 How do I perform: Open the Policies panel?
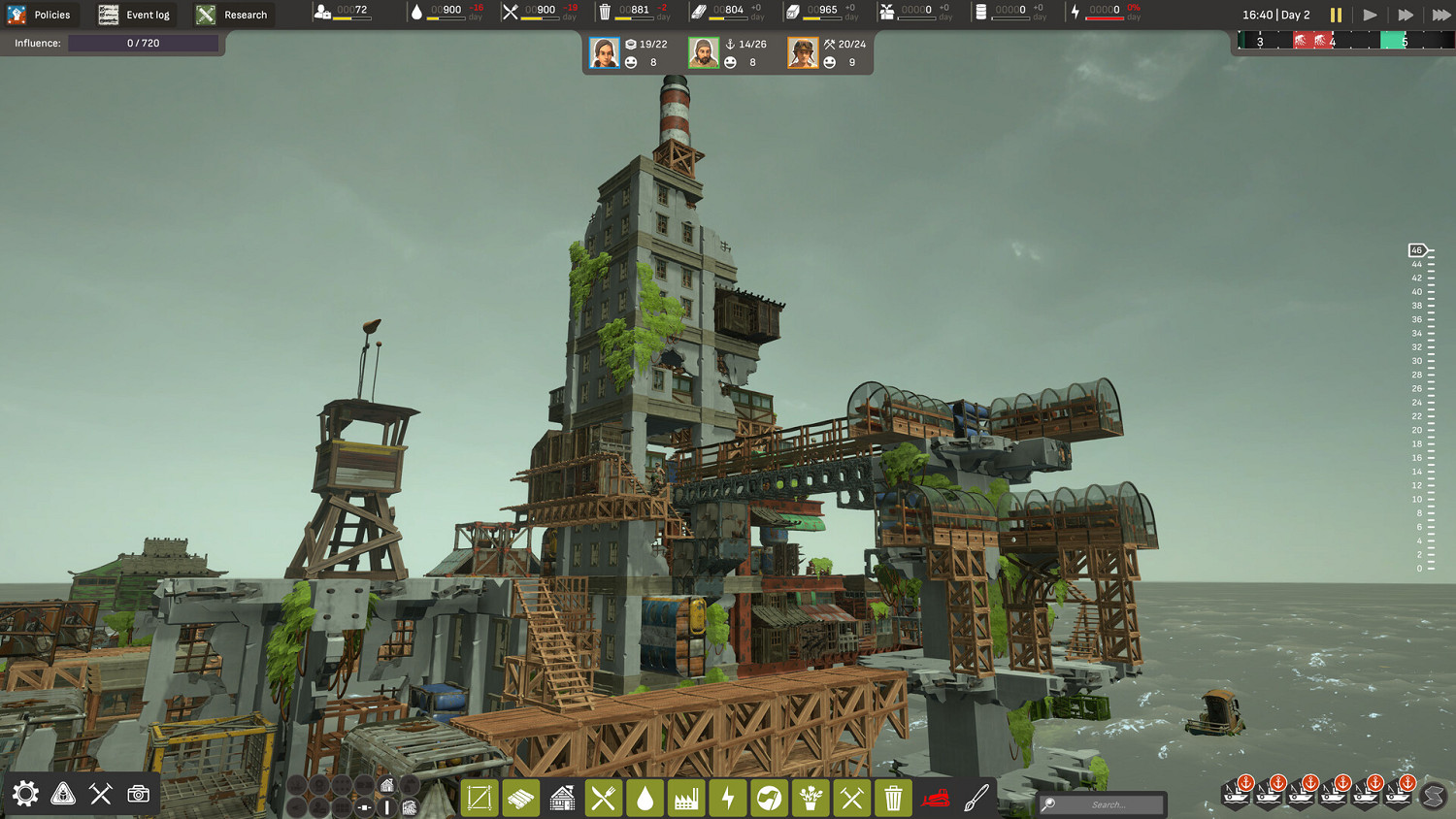[x=42, y=15]
